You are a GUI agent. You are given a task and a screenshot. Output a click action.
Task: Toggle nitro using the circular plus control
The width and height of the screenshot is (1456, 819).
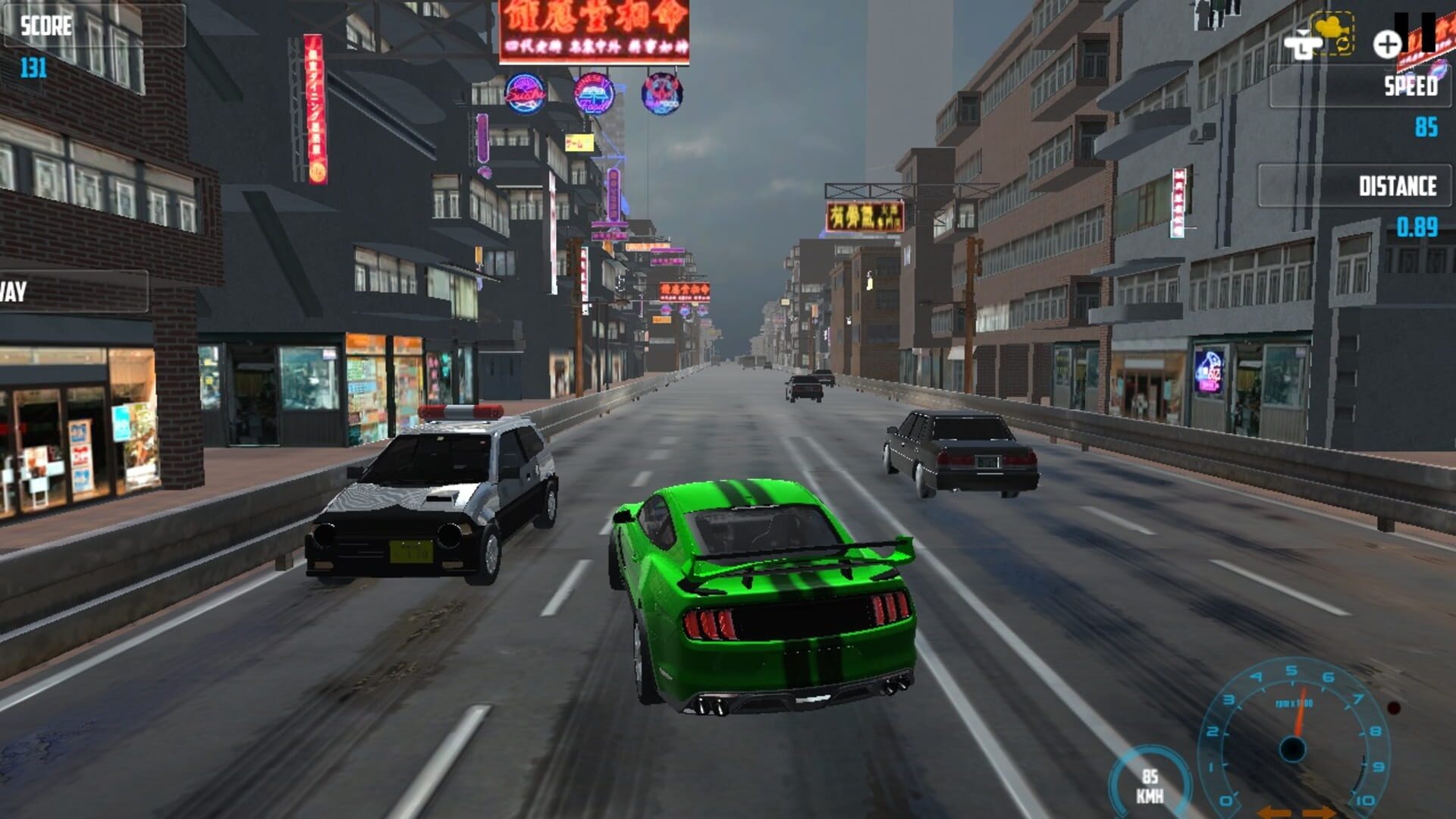pyautogui.click(x=1387, y=43)
